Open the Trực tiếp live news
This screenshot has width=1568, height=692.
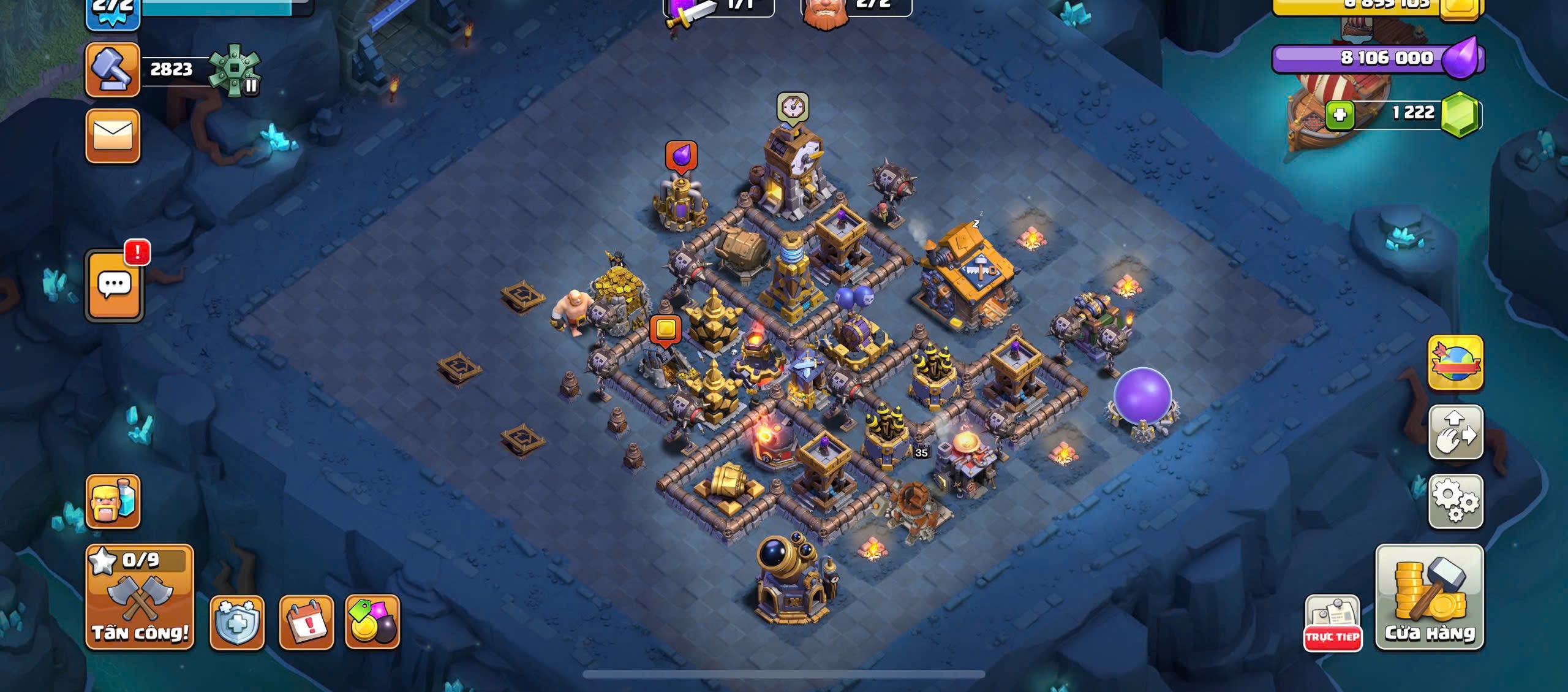(x=1332, y=622)
